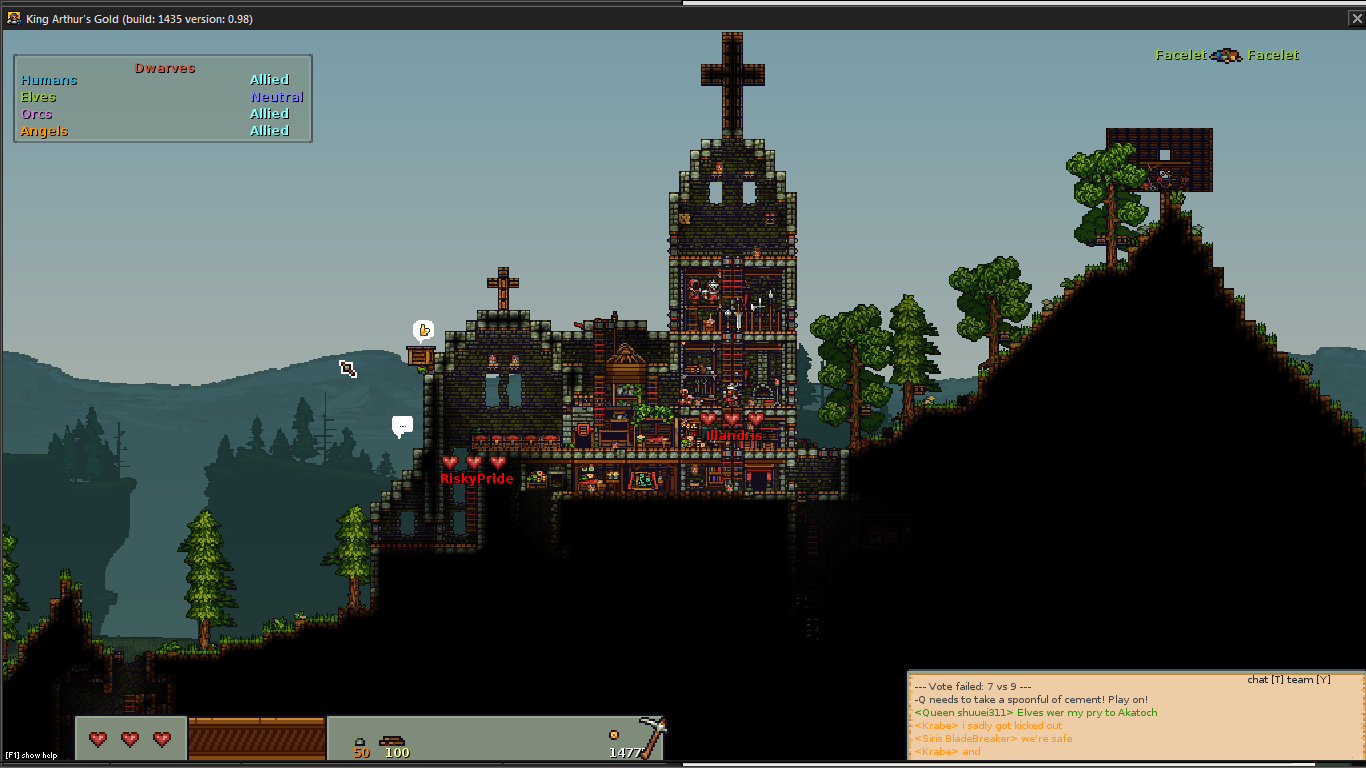
Task: Select the wood logs resource icon
Action: (391, 741)
